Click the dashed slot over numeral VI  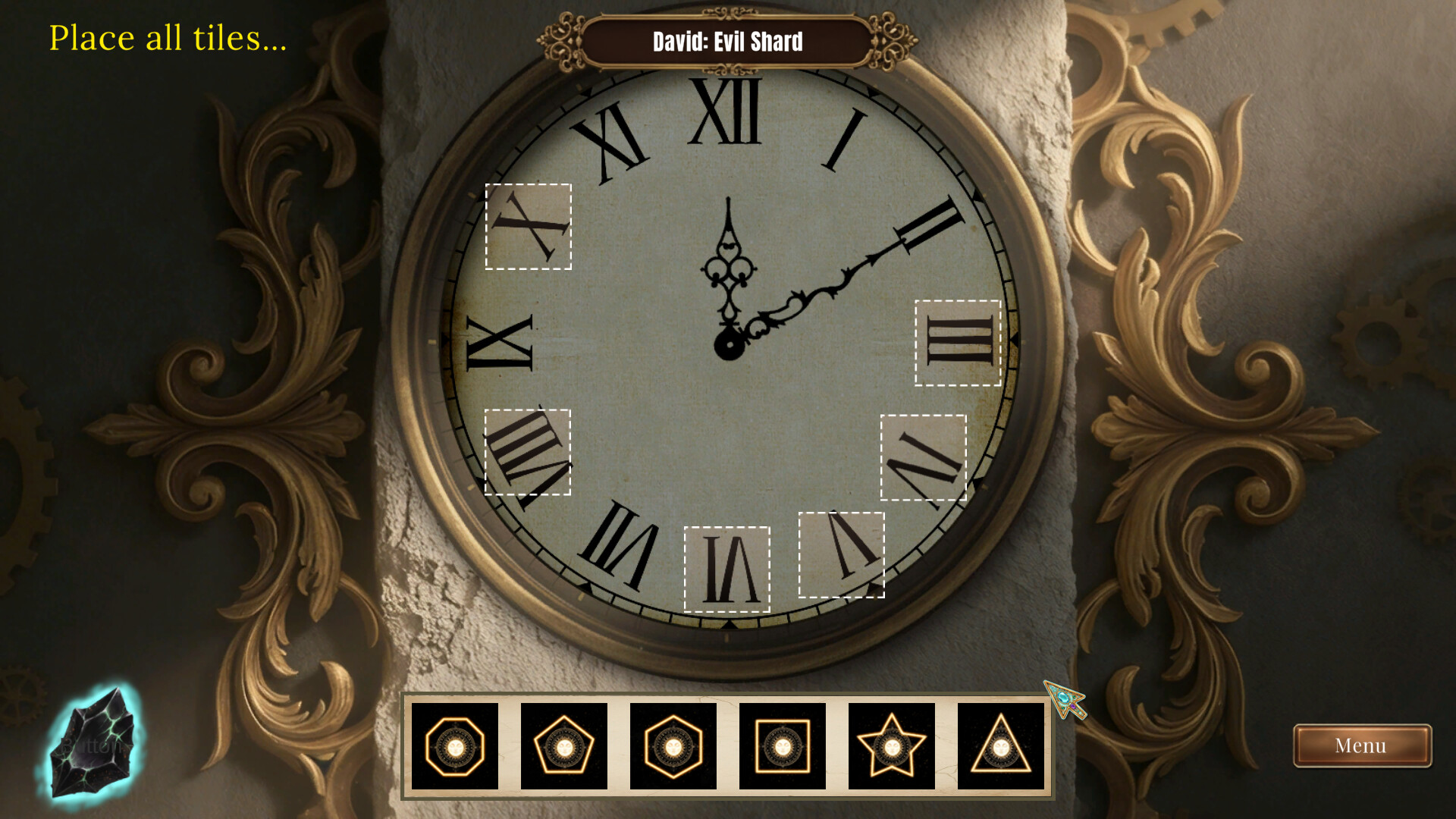[x=726, y=570]
